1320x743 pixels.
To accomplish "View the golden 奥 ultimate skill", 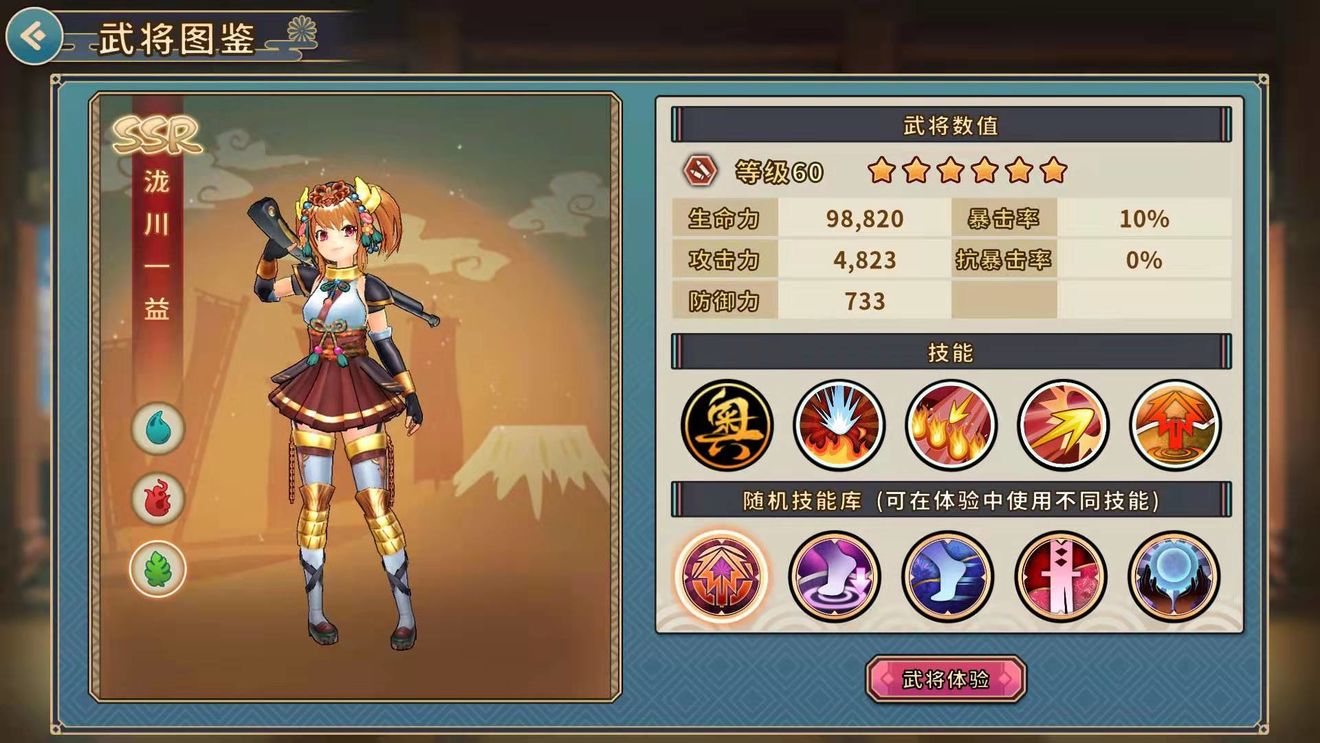I will (727, 424).
